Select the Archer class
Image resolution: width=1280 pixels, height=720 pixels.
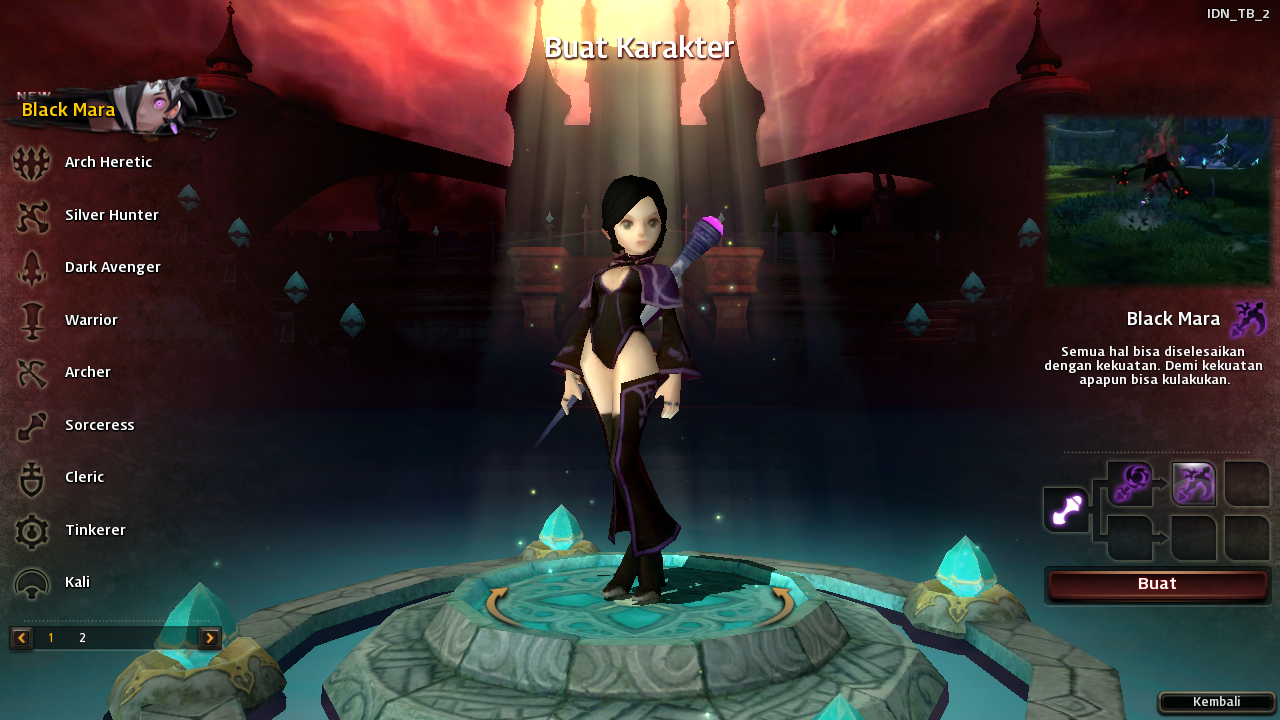pyautogui.click(x=88, y=372)
